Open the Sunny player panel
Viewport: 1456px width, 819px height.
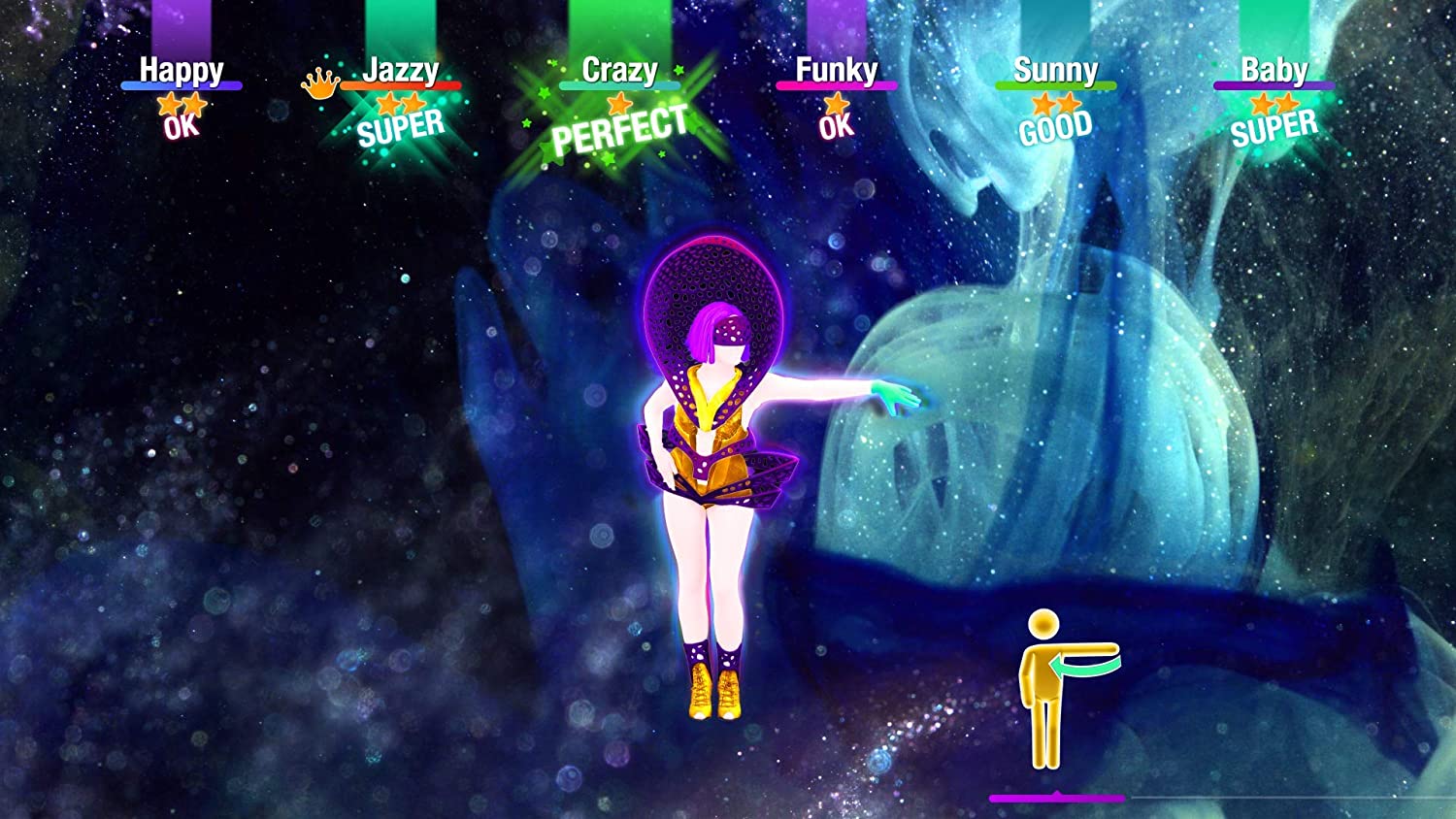pyautogui.click(x=1056, y=70)
